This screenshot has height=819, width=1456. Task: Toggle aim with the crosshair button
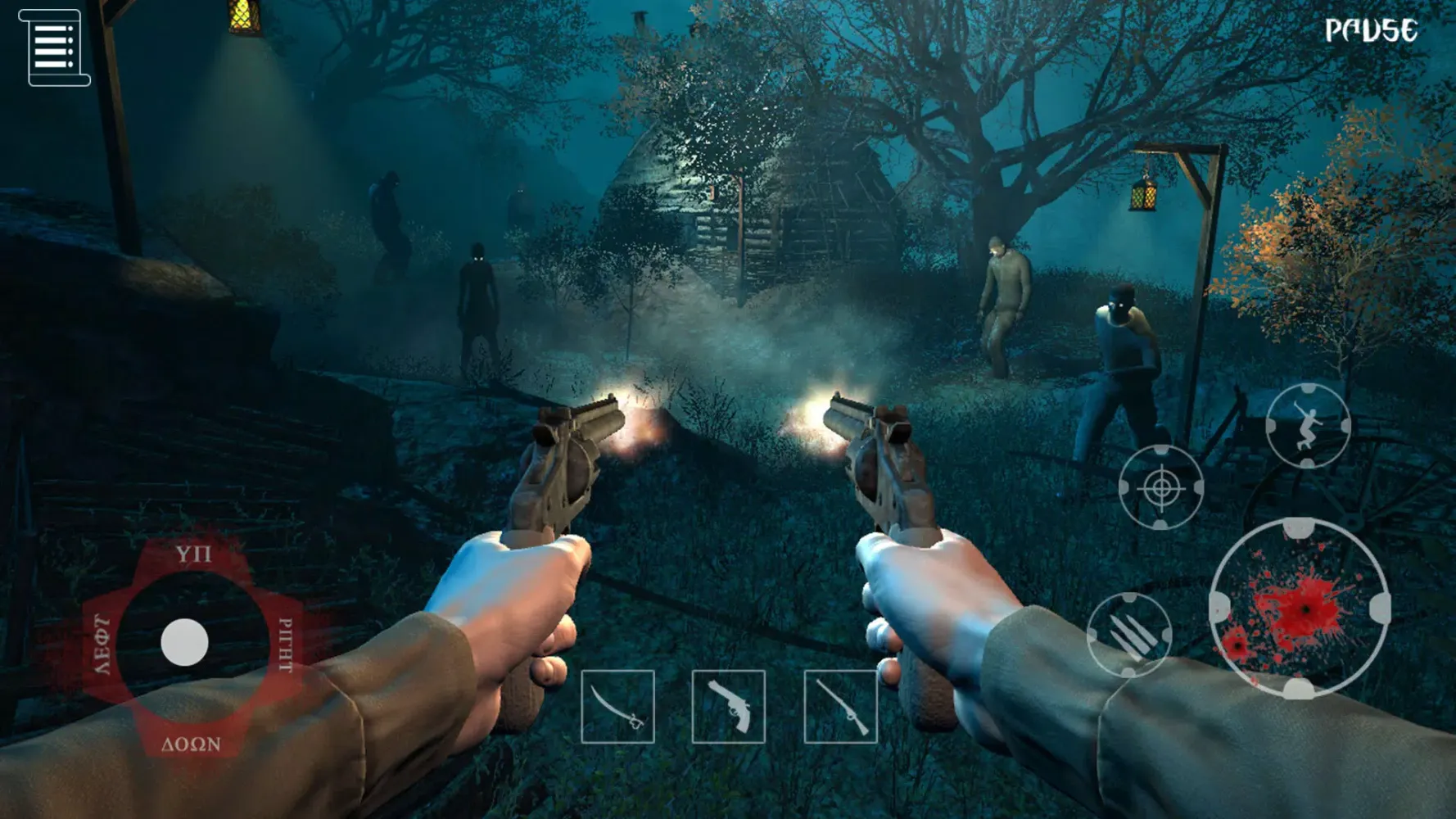tap(1160, 486)
